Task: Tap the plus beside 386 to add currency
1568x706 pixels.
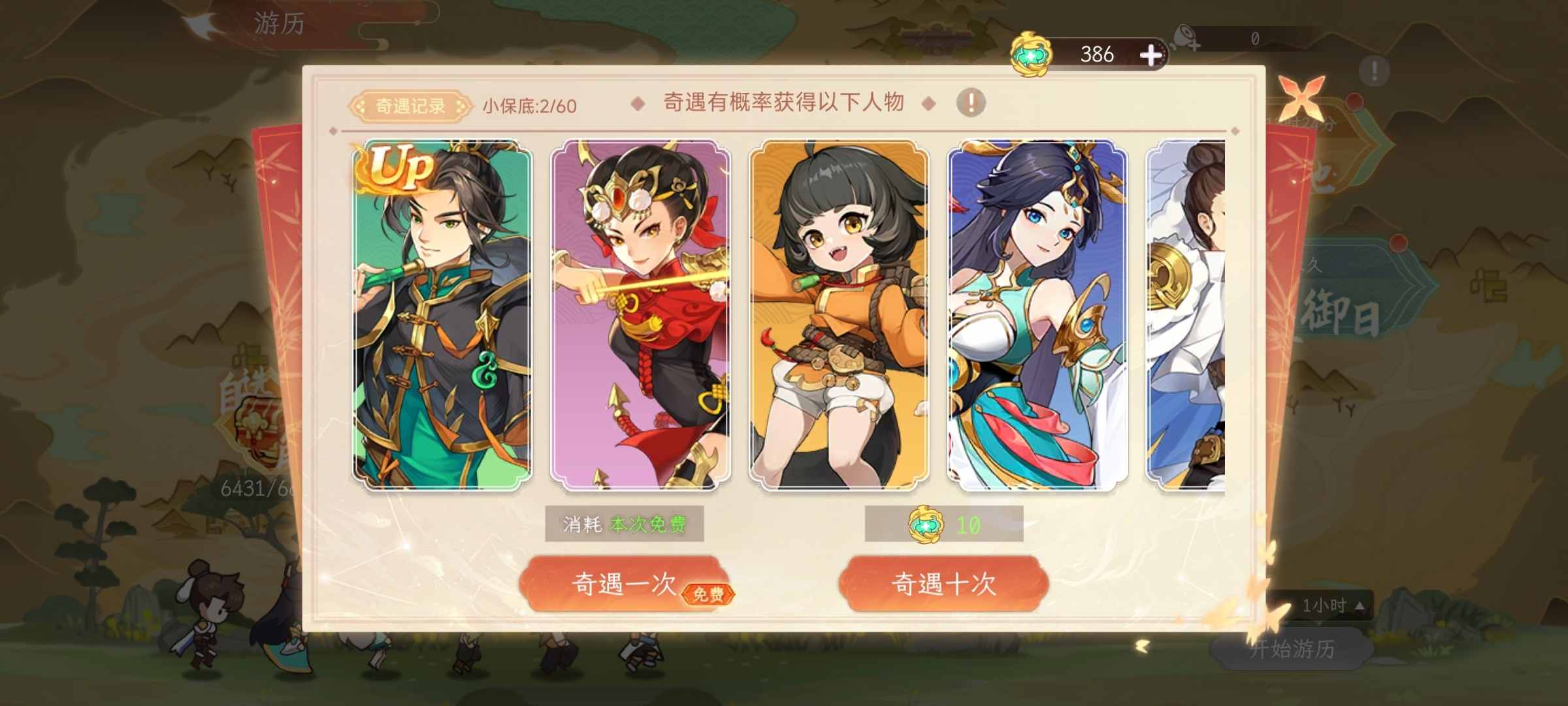Action: (1153, 56)
